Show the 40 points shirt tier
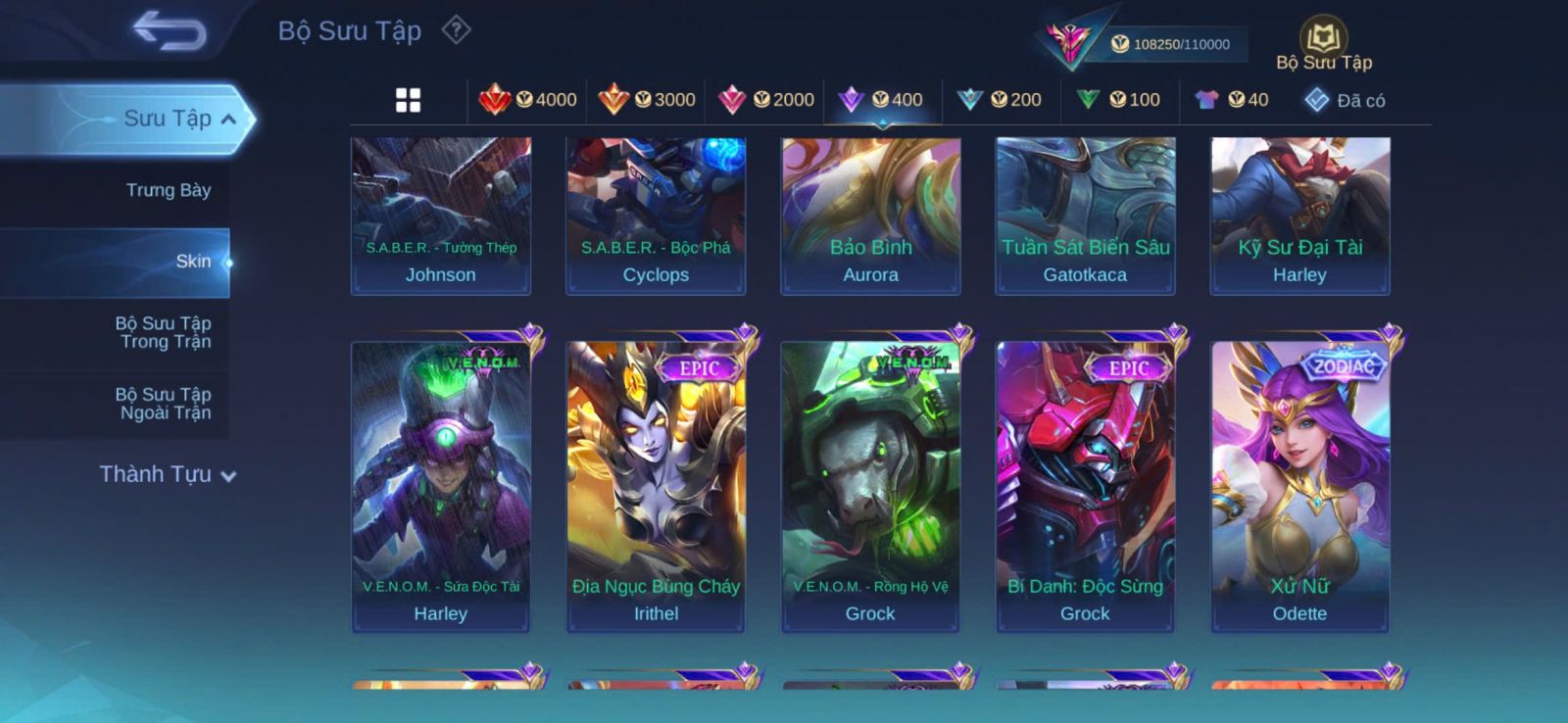 tap(1232, 100)
